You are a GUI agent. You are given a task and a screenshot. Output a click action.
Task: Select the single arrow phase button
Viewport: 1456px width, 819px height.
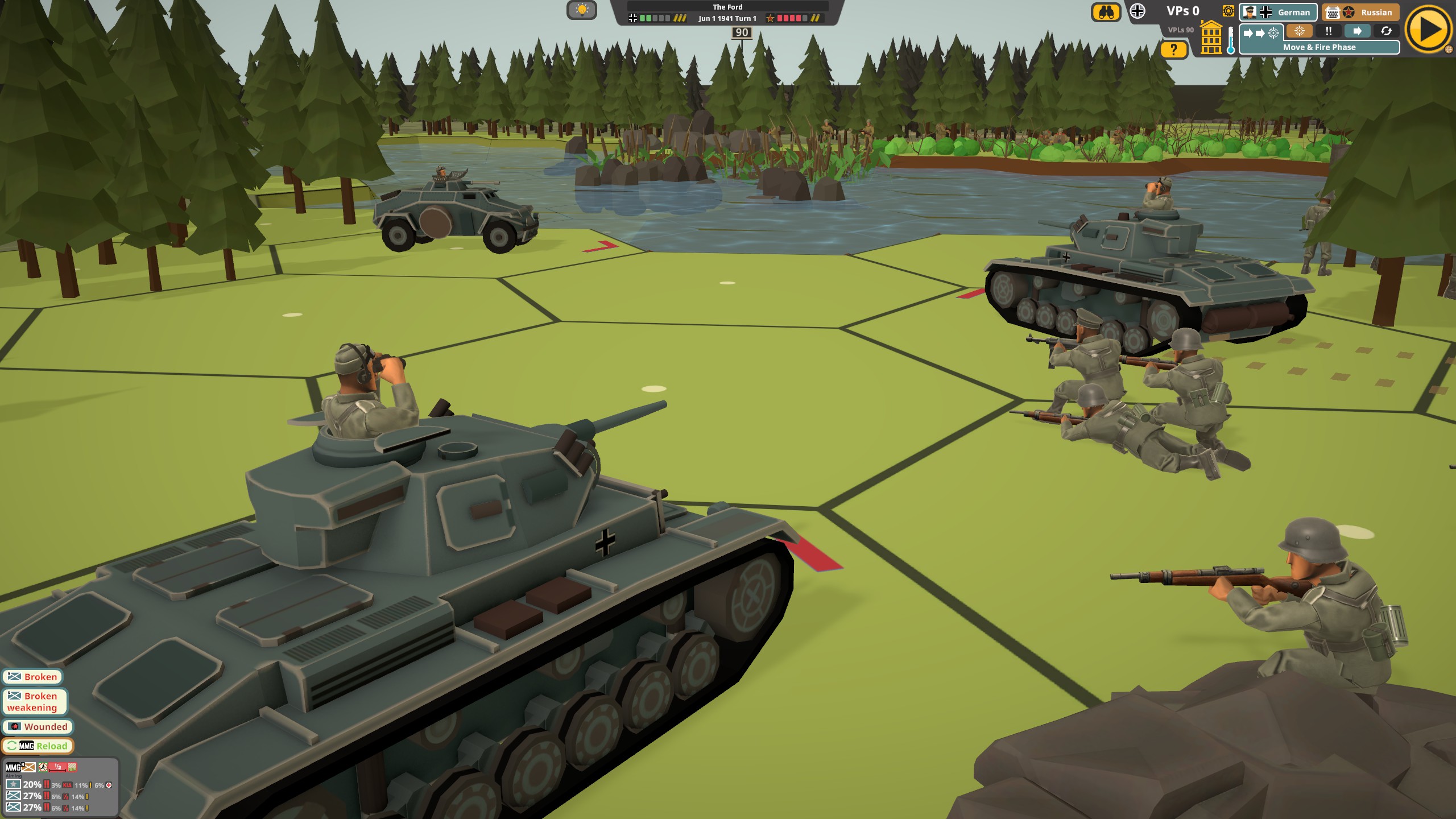(1357, 31)
